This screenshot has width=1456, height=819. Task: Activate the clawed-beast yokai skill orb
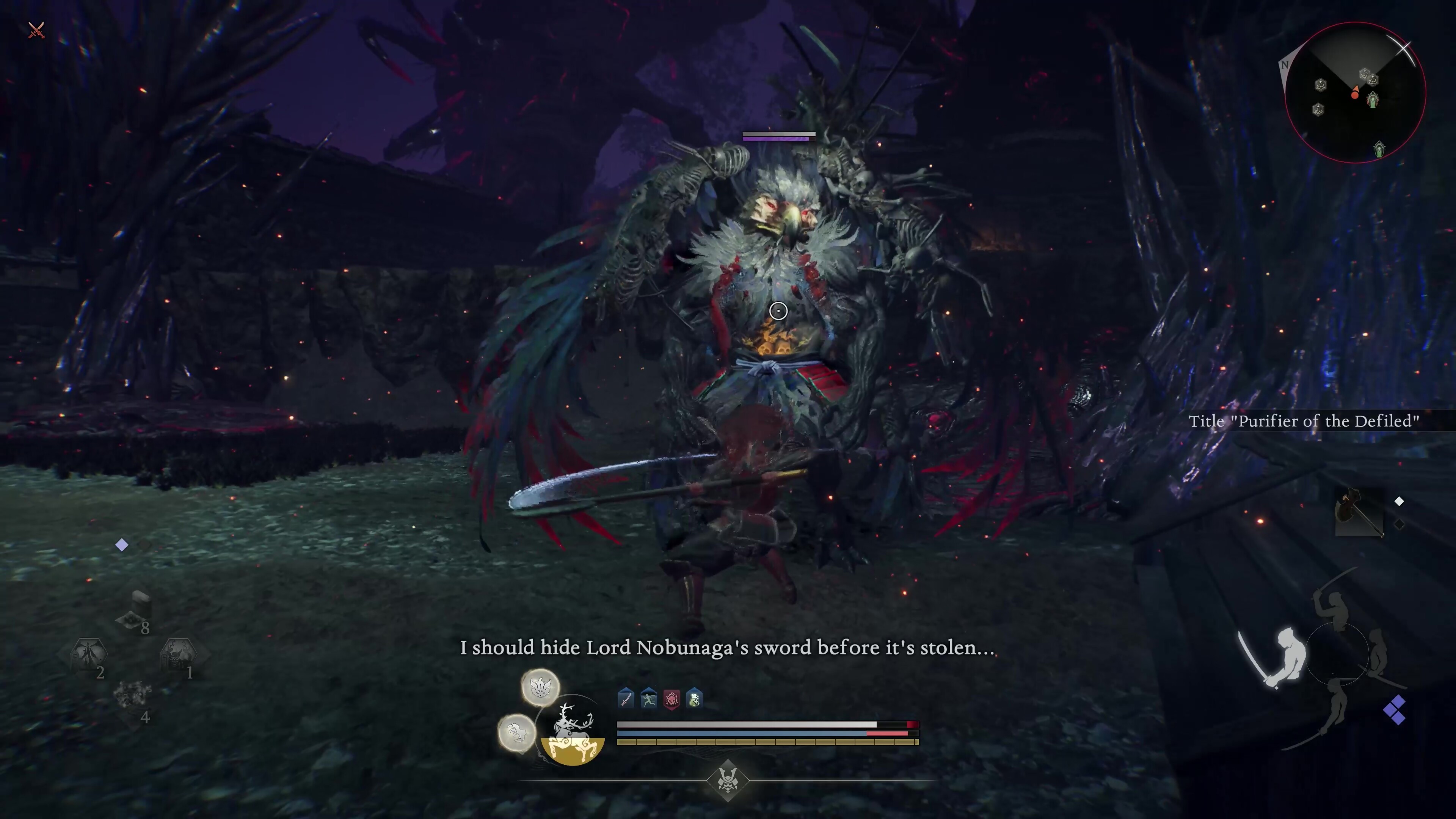(516, 733)
